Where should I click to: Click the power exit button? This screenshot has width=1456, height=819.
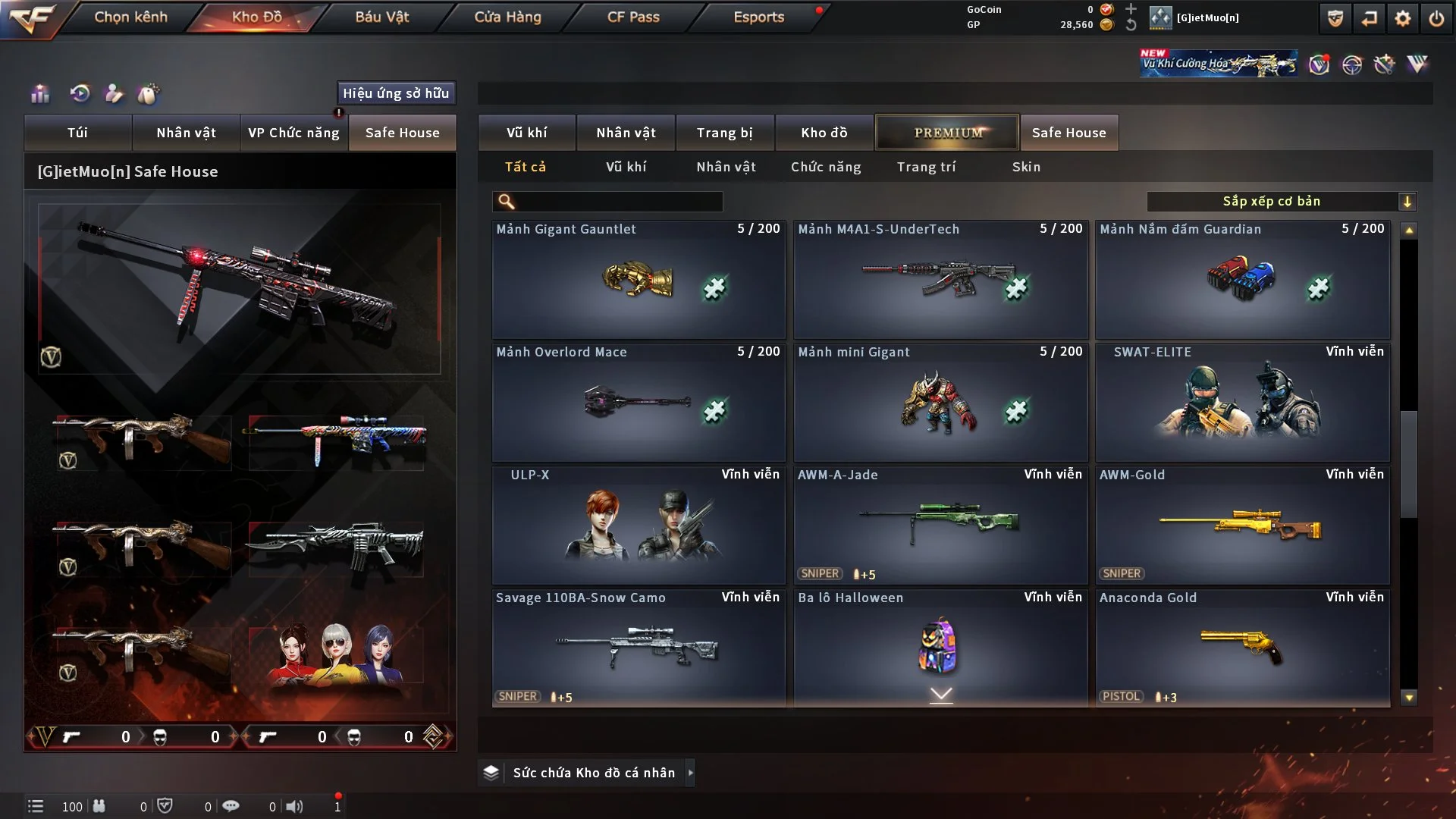[1436, 18]
